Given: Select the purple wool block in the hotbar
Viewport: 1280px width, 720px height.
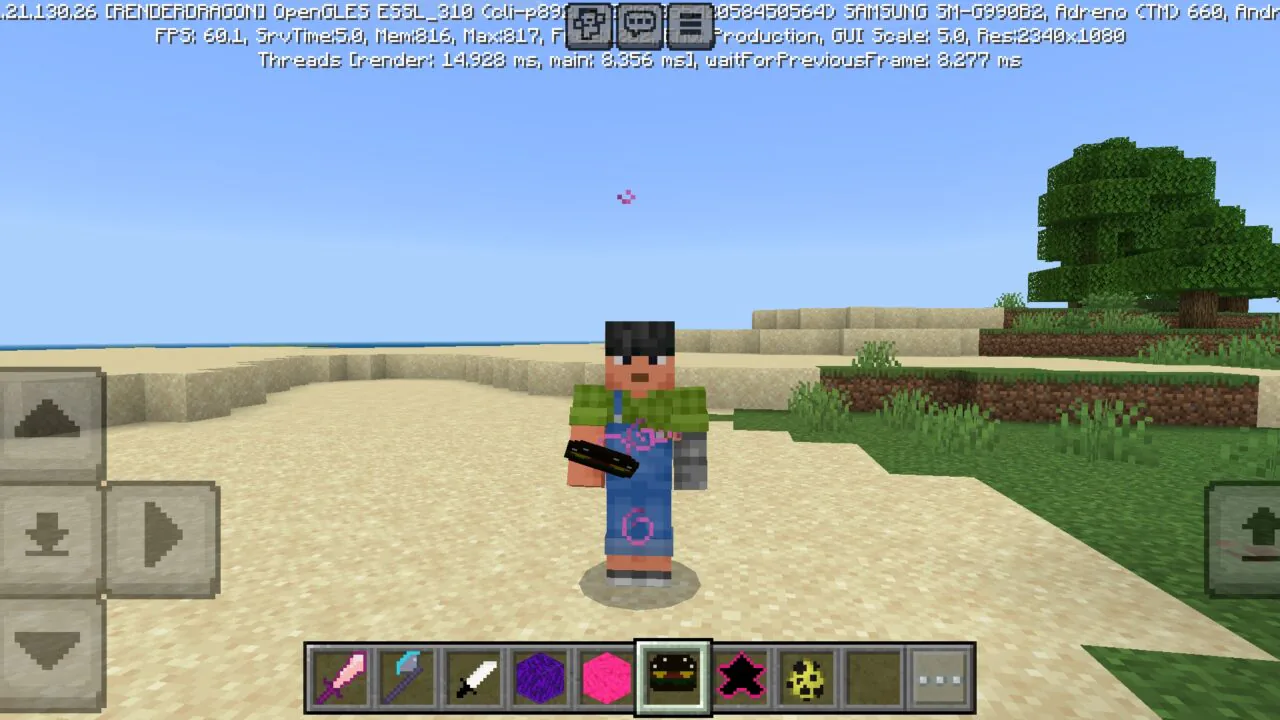Looking at the screenshot, I should 540,678.
